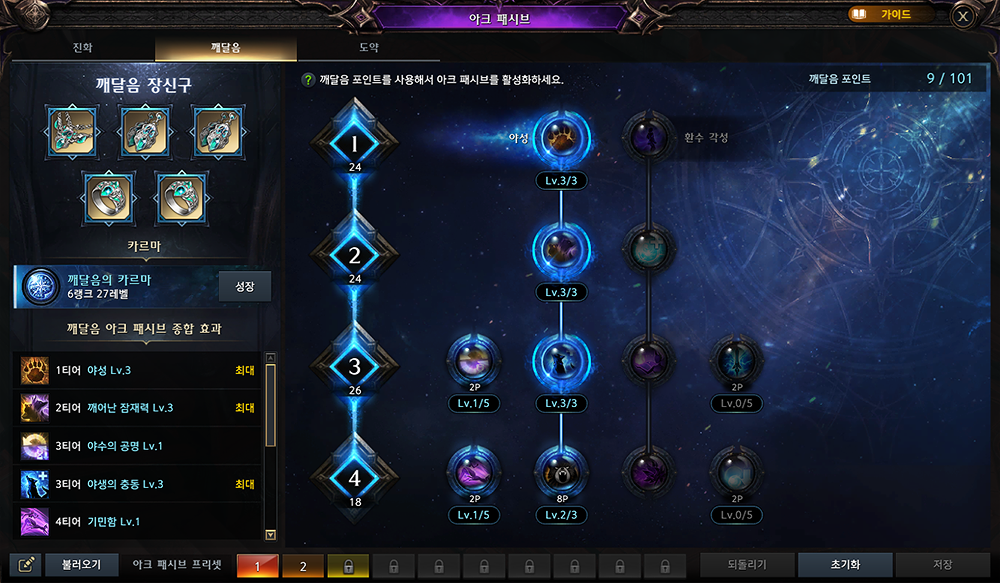Viewport: 1000px width, 583px height.
Task: Click the 불러오기 load button
Action: click(81, 565)
